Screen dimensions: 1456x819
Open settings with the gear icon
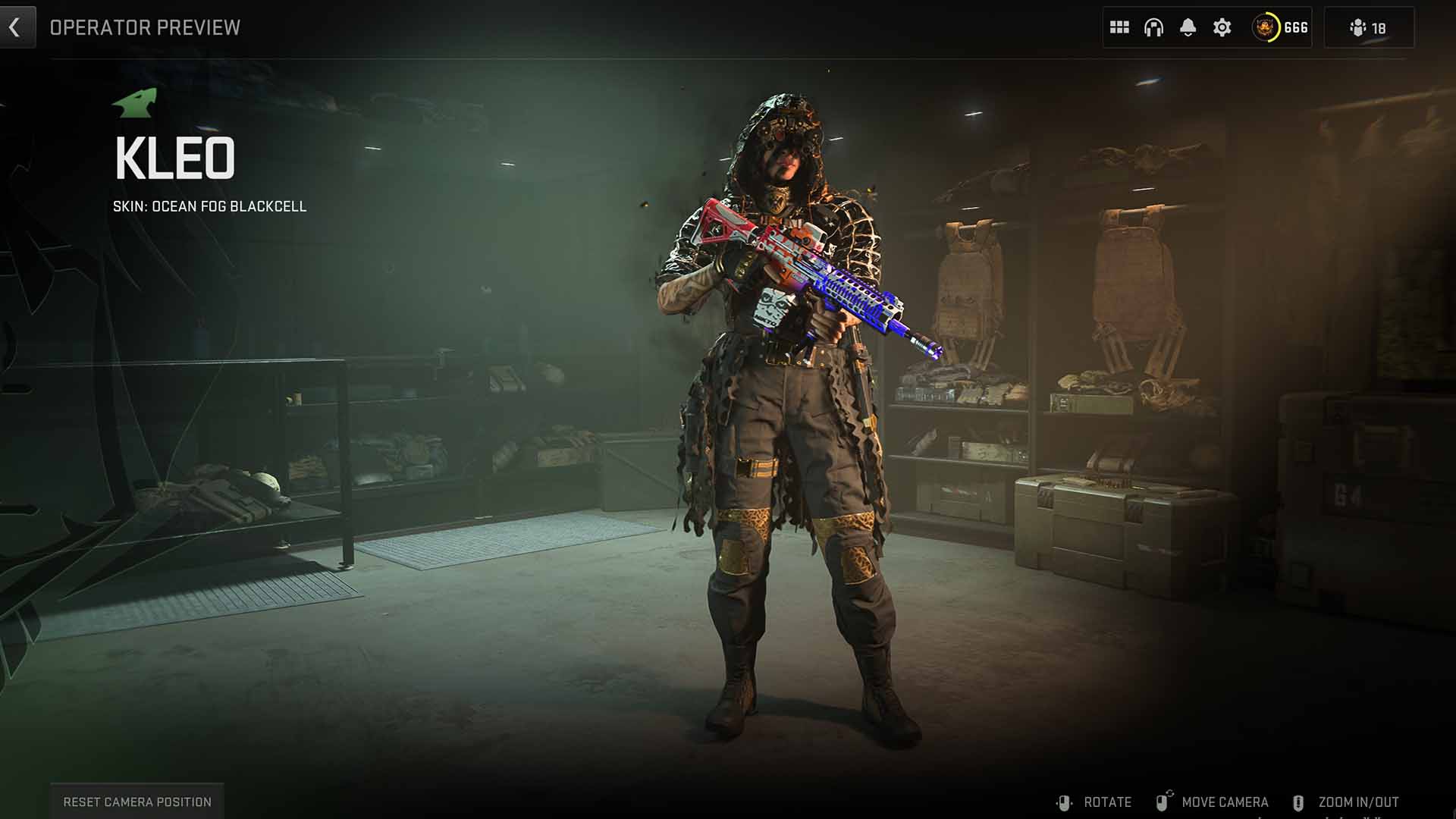click(1222, 28)
